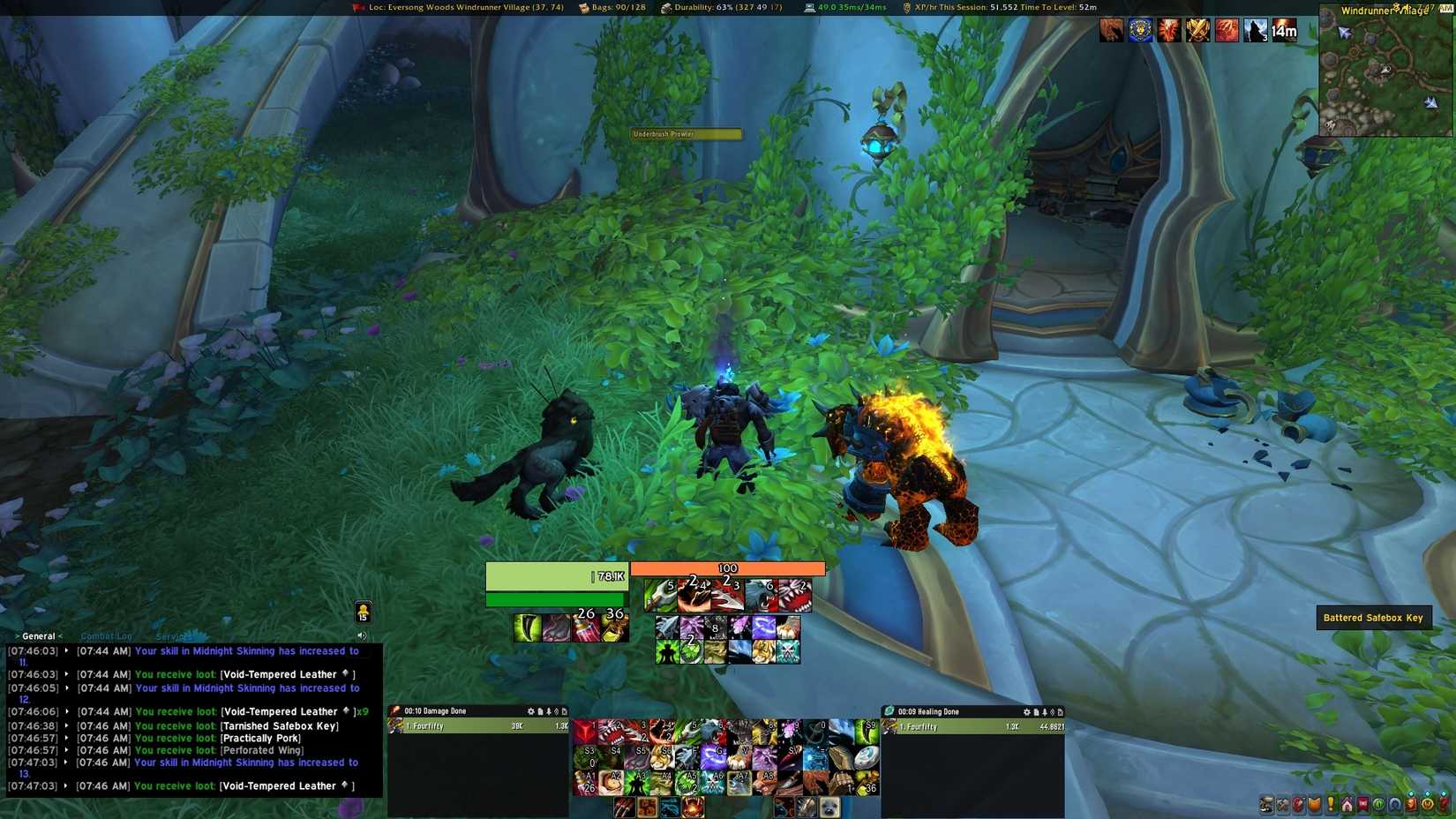Click the Underbrush Prowler's orange health bar

click(726, 568)
